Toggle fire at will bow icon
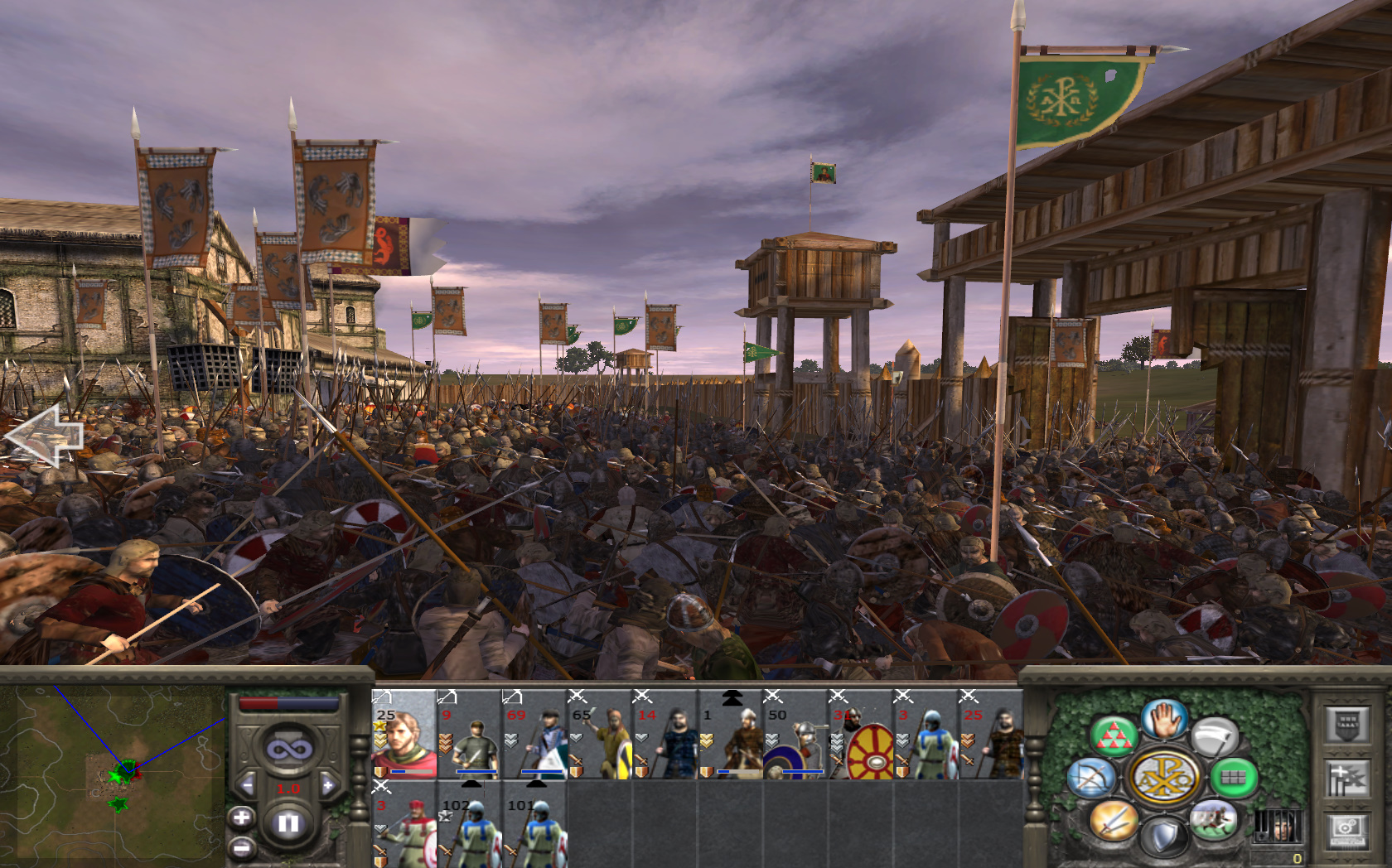This screenshot has width=1392, height=868. pyautogui.click(x=1091, y=779)
